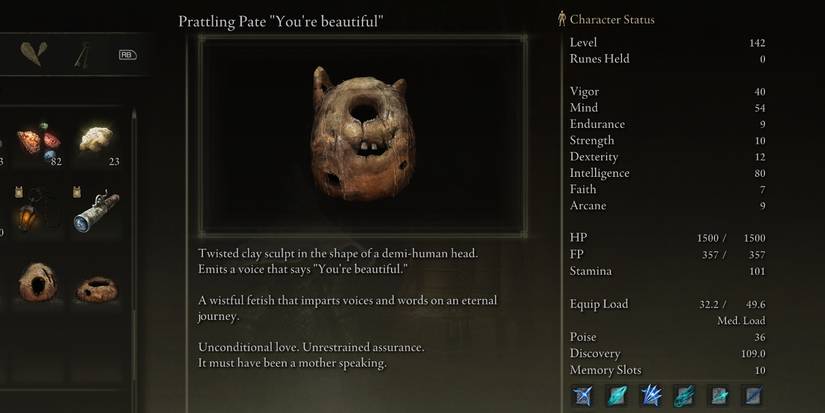Select the first memorized spell icon
Screen dimensions: 825x413
click(x=581, y=395)
